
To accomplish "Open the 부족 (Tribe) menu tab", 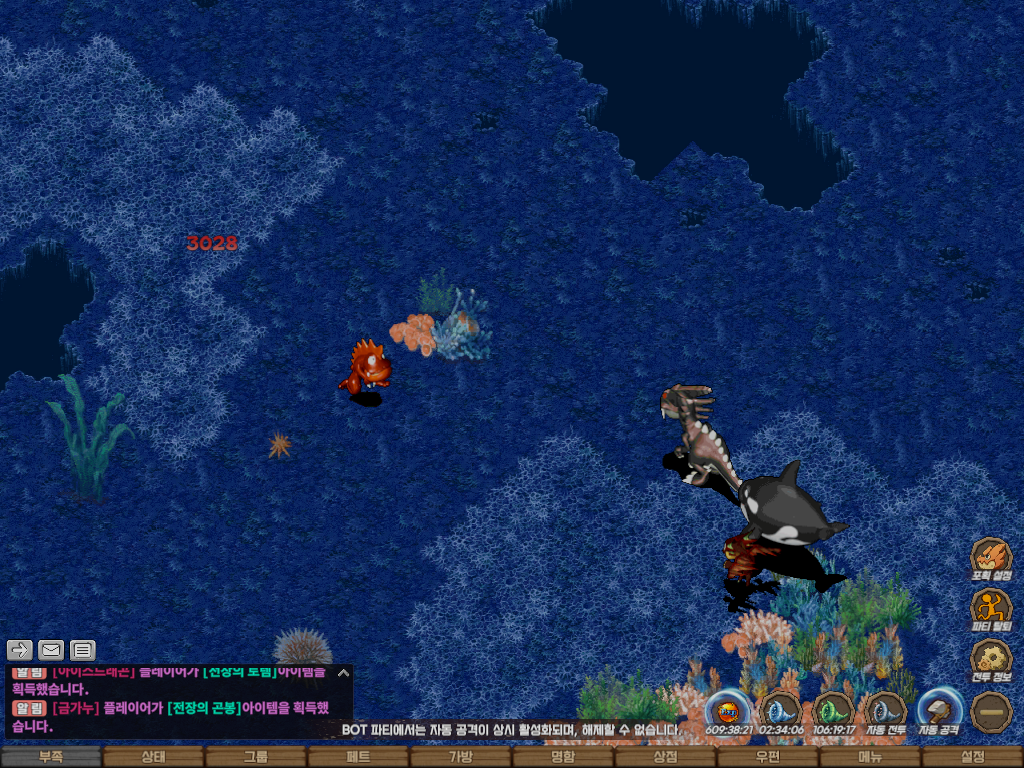I will (51, 757).
